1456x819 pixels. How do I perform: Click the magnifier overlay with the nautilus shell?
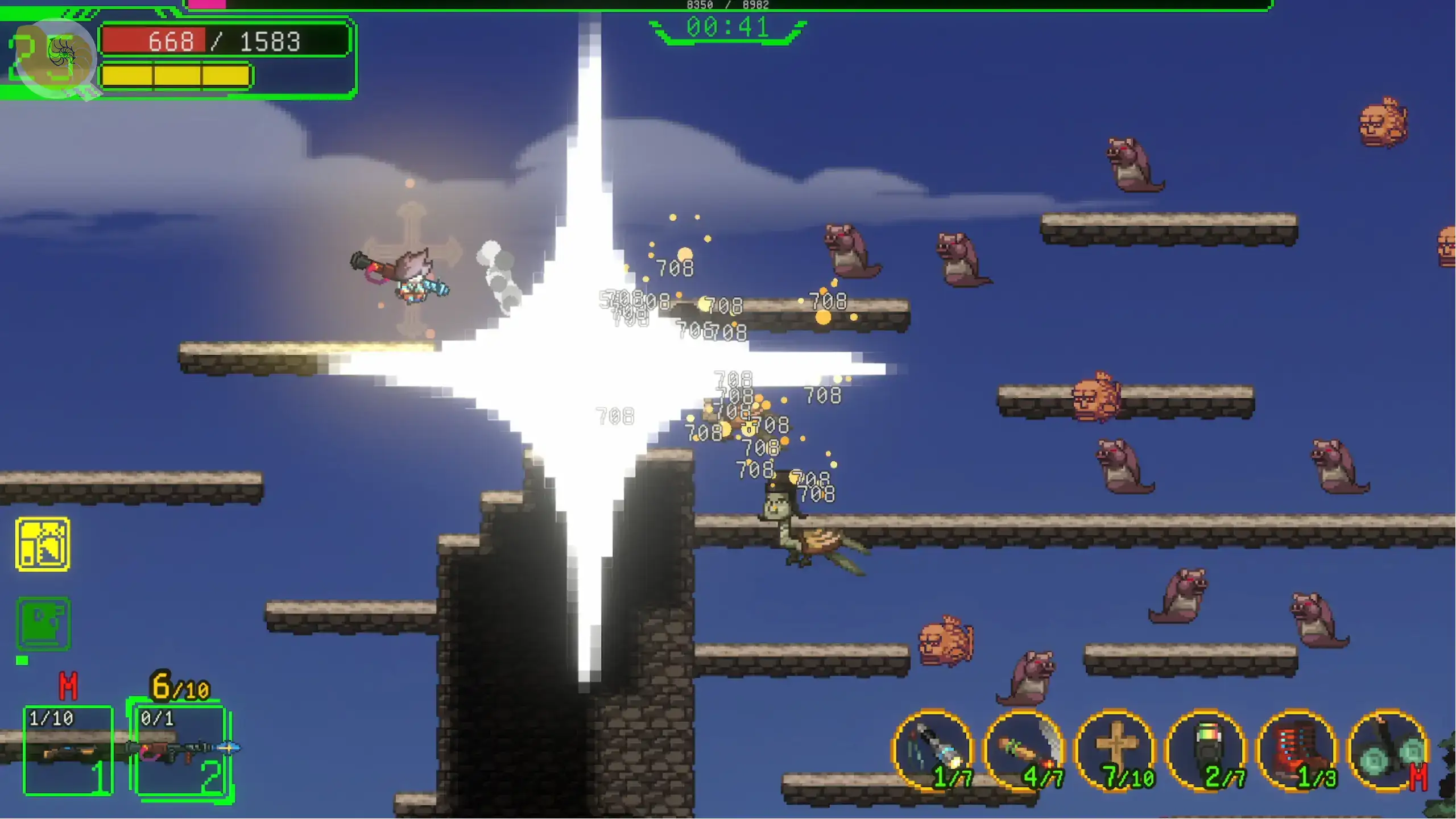55,58
